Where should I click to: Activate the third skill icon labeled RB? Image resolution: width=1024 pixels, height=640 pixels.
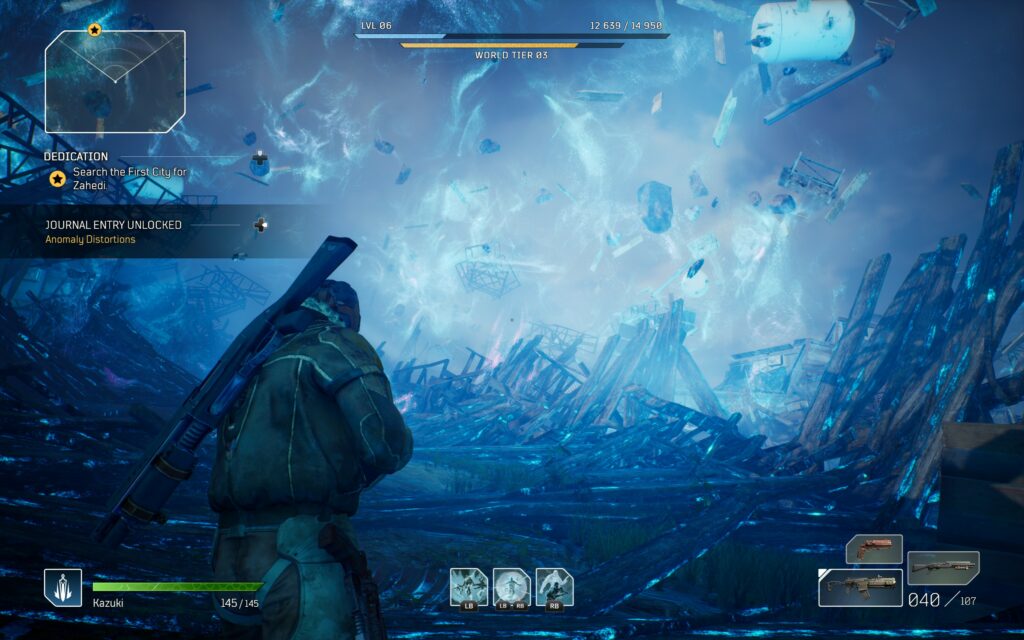click(555, 587)
